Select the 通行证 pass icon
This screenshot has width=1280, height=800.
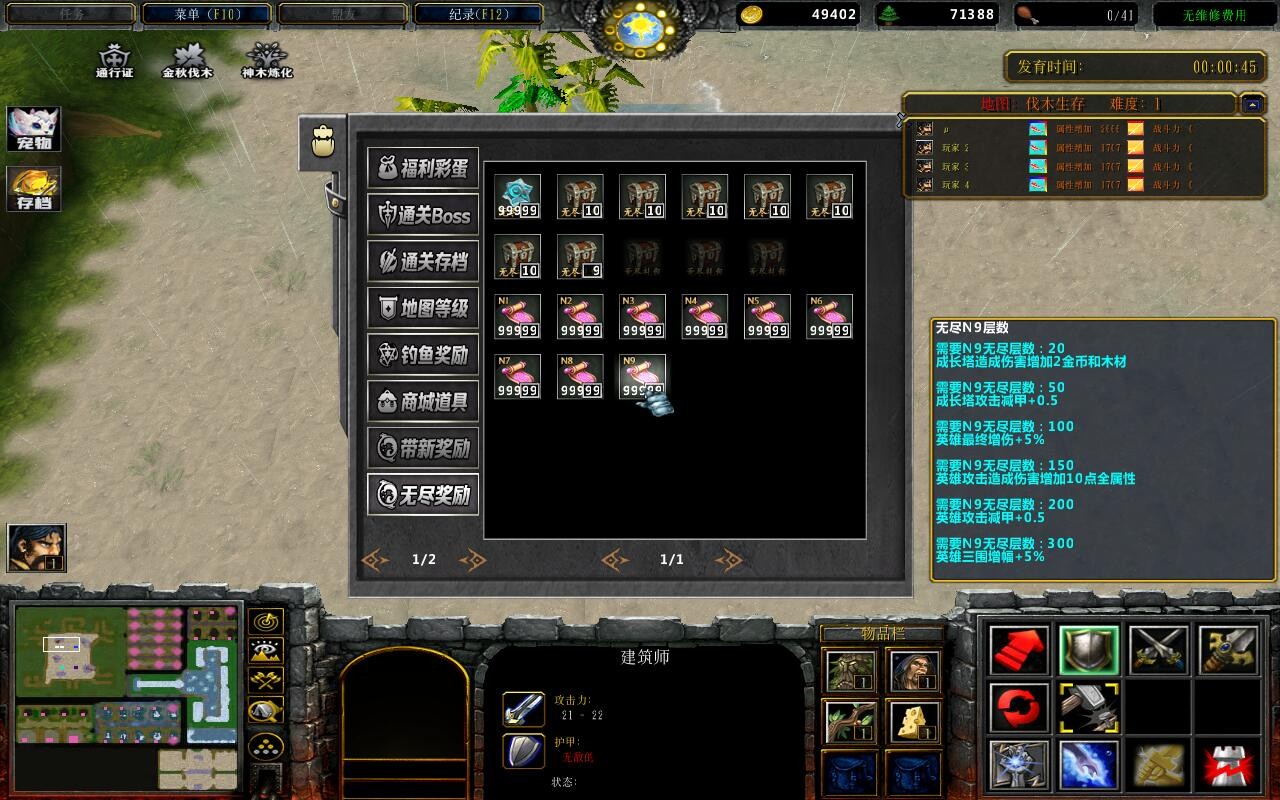(x=115, y=60)
